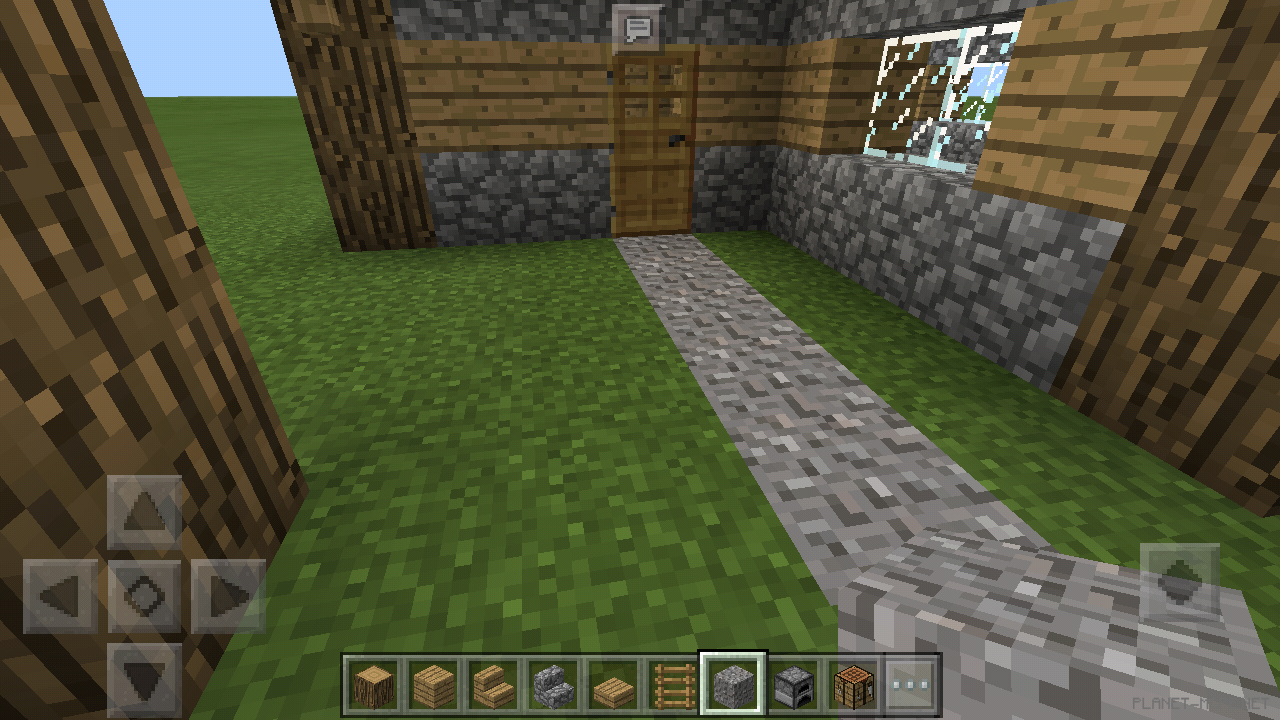Screen dimensions: 1280x720
Task: Select the cobblestone stairs block
Action: pyautogui.click(x=554, y=682)
